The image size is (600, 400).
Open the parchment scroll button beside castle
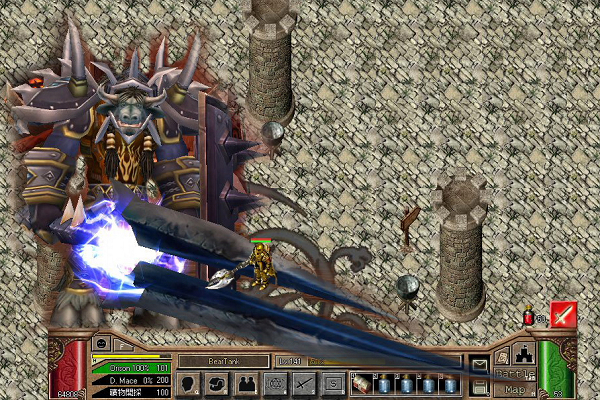point(503,356)
